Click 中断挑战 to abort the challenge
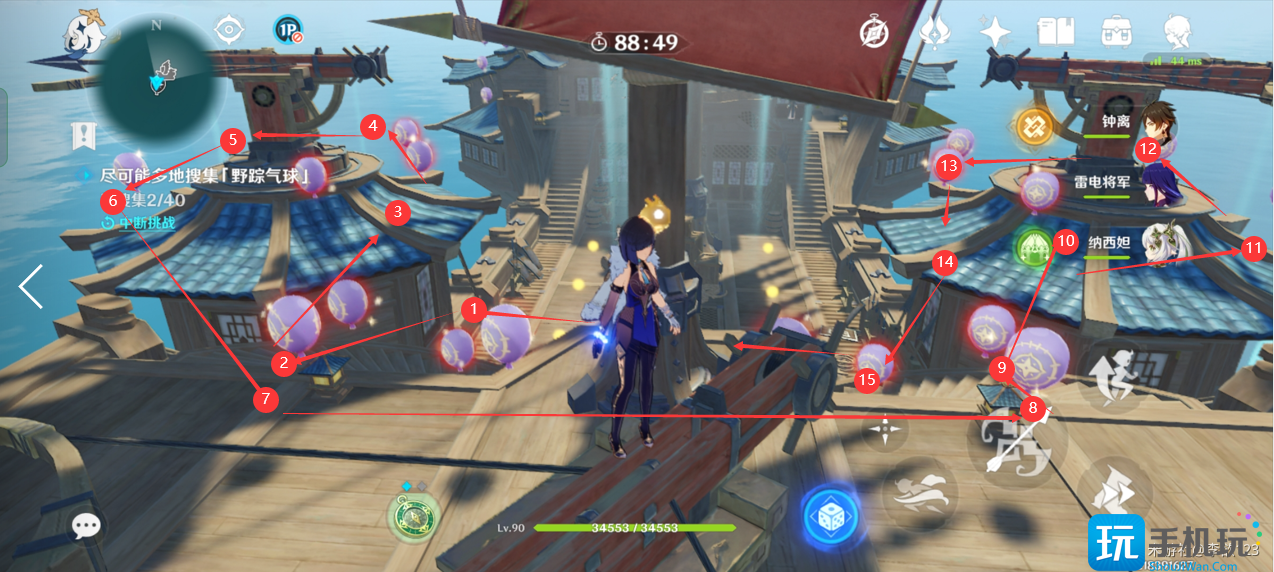The height and width of the screenshot is (572, 1274). tap(138, 222)
